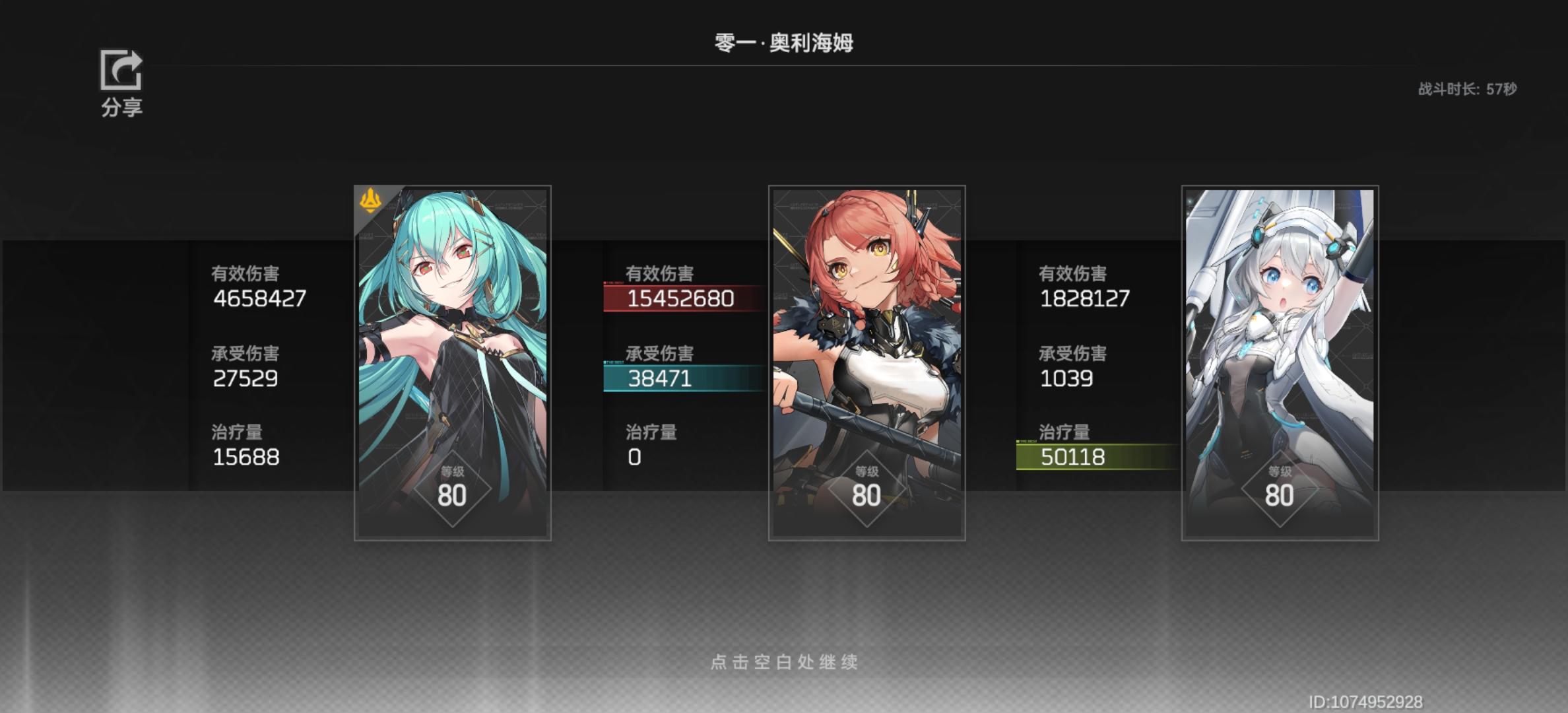The height and width of the screenshot is (713, 1568).
Task: Select the level 80 diamond on the right card
Action: pos(1280,487)
